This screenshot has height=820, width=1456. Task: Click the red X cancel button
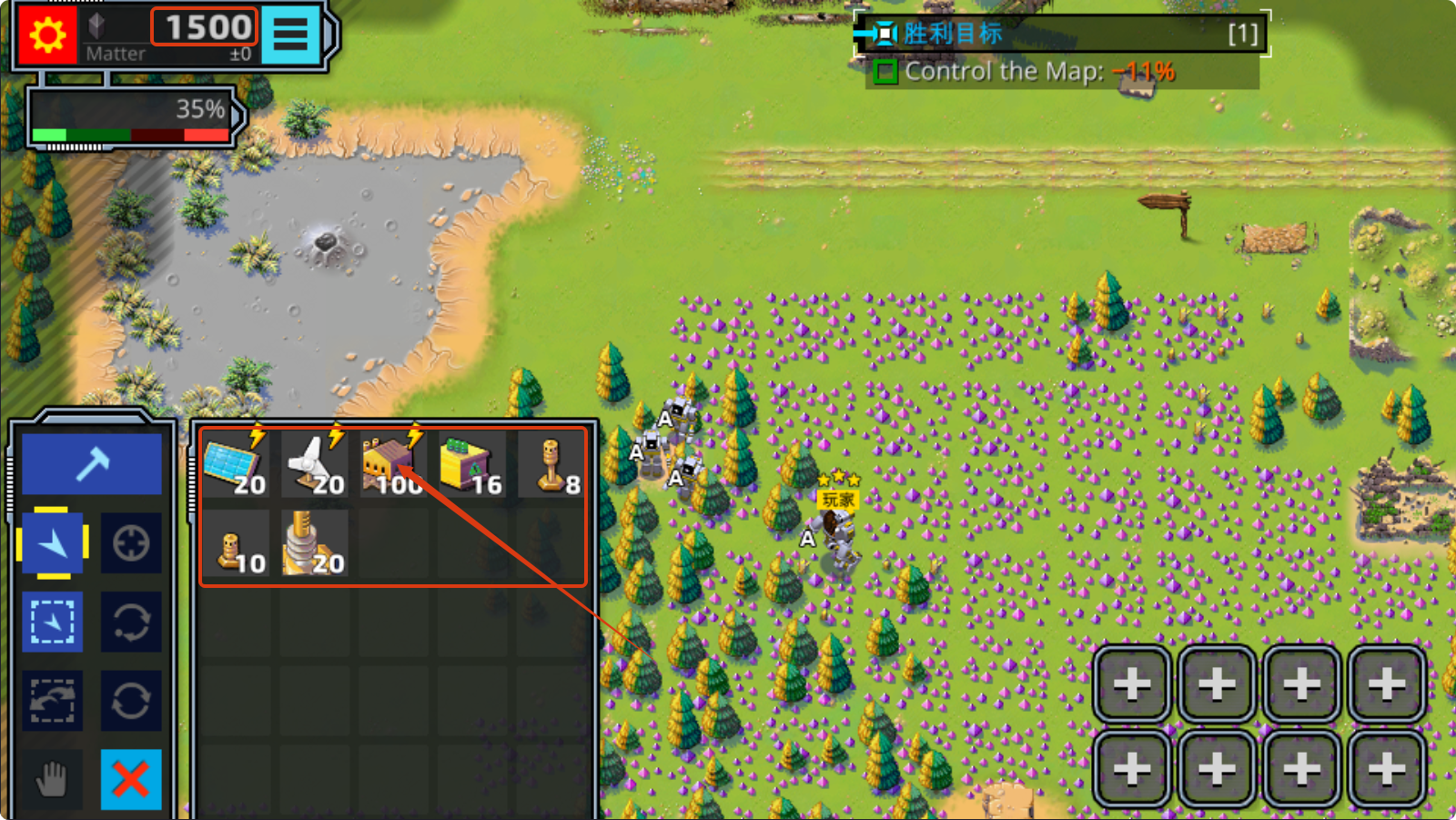pos(131,780)
